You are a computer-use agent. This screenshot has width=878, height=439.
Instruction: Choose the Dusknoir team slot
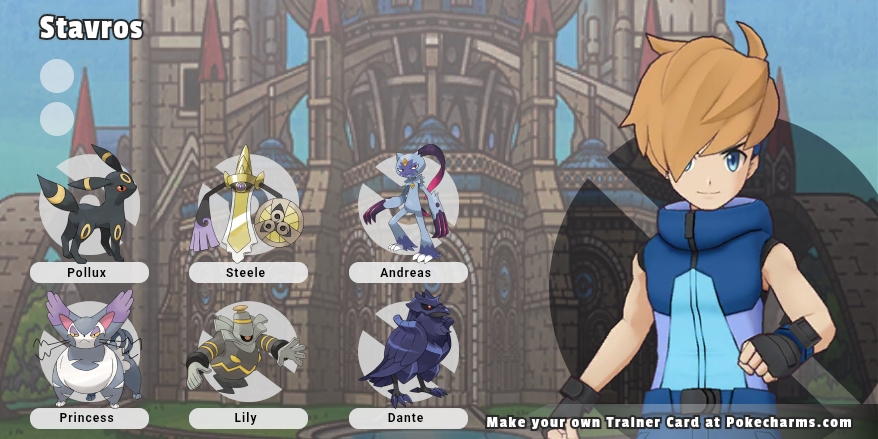tap(246, 350)
